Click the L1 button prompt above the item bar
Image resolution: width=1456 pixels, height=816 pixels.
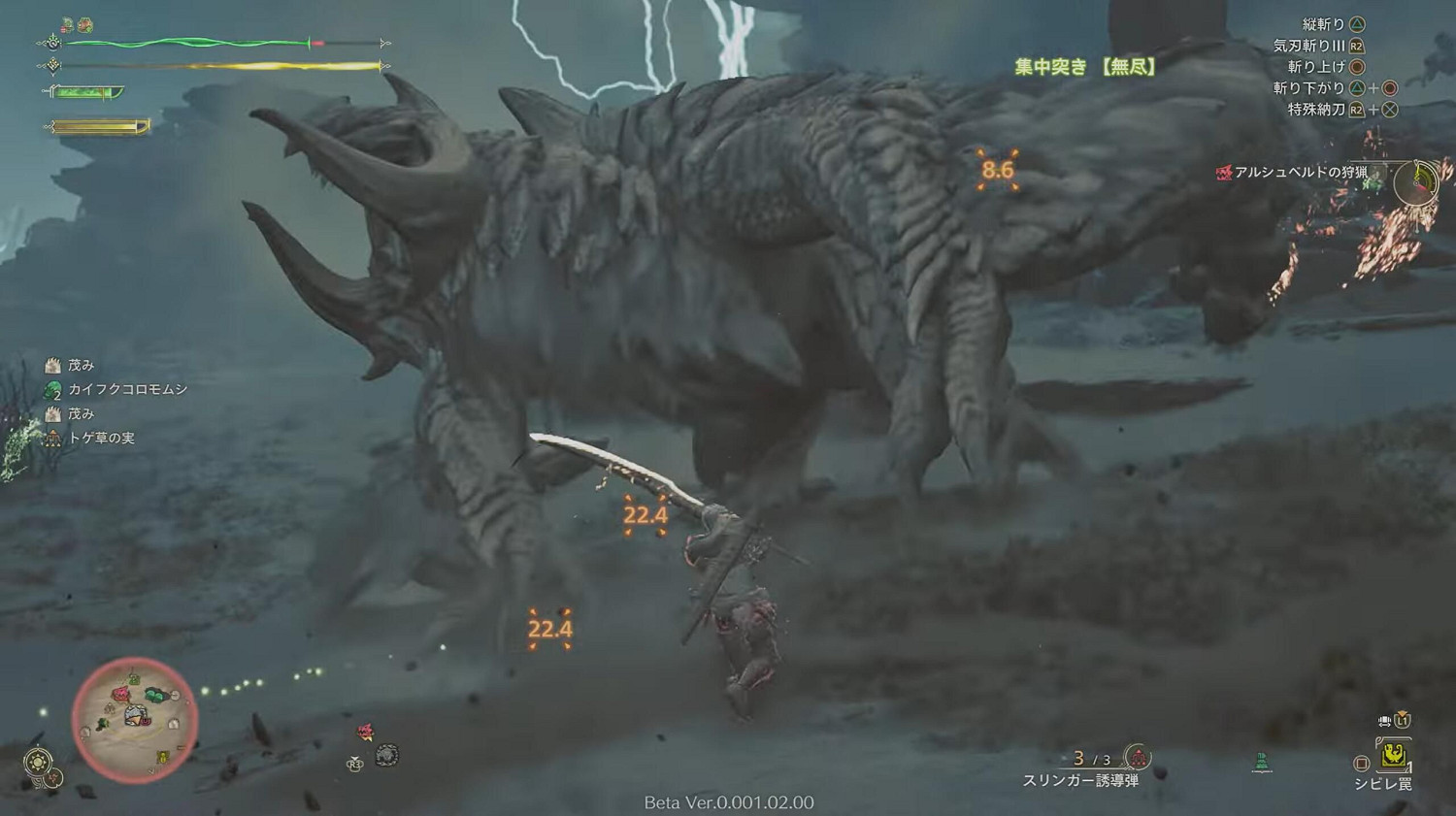pos(1402,721)
